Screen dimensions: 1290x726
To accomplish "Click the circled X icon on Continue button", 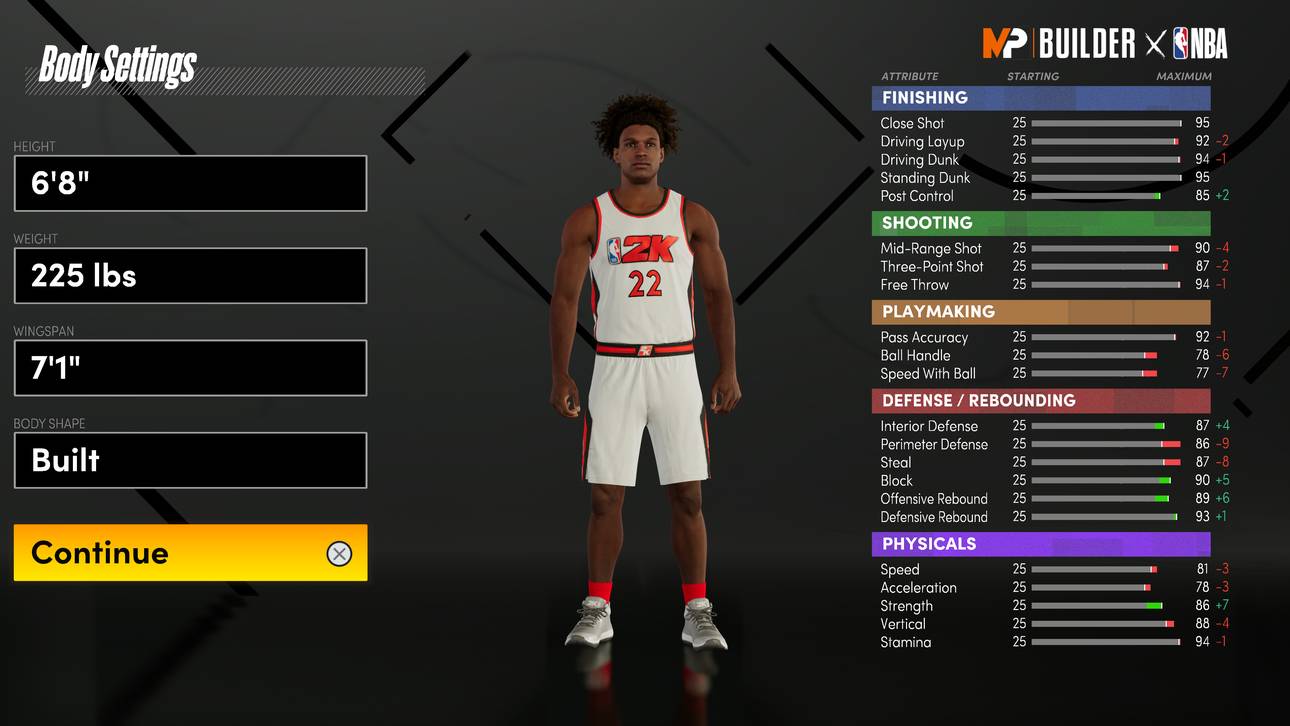I will point(339,553).
